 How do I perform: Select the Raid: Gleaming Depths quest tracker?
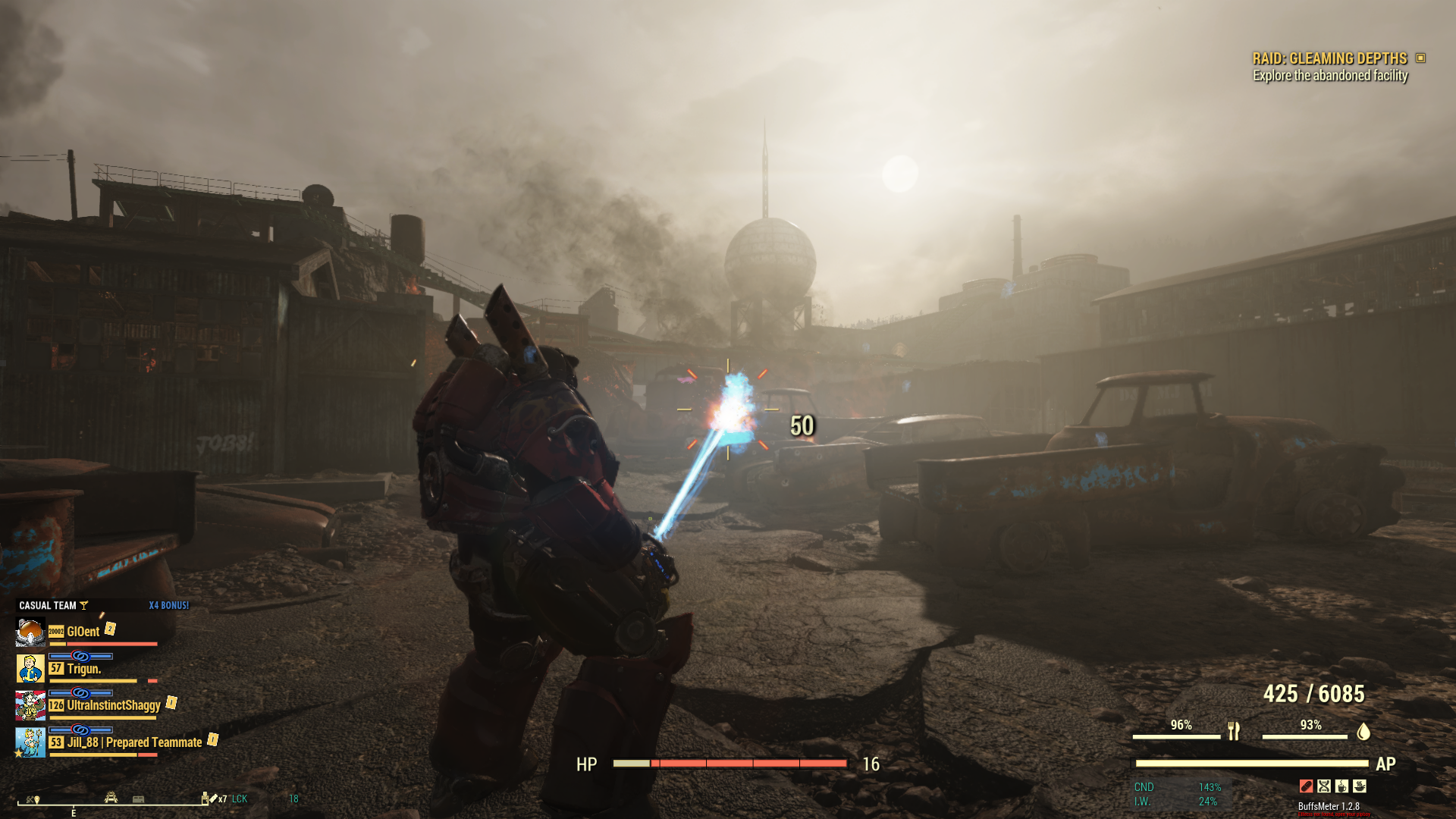(1329, 58)
